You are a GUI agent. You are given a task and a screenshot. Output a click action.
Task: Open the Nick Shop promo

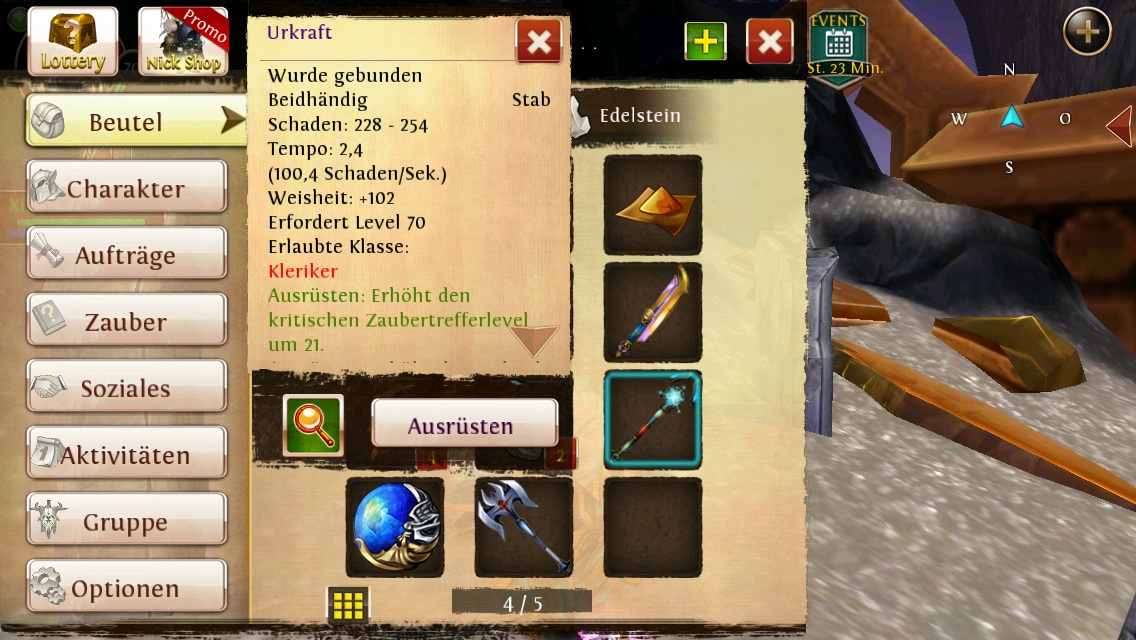coord(183,41)
